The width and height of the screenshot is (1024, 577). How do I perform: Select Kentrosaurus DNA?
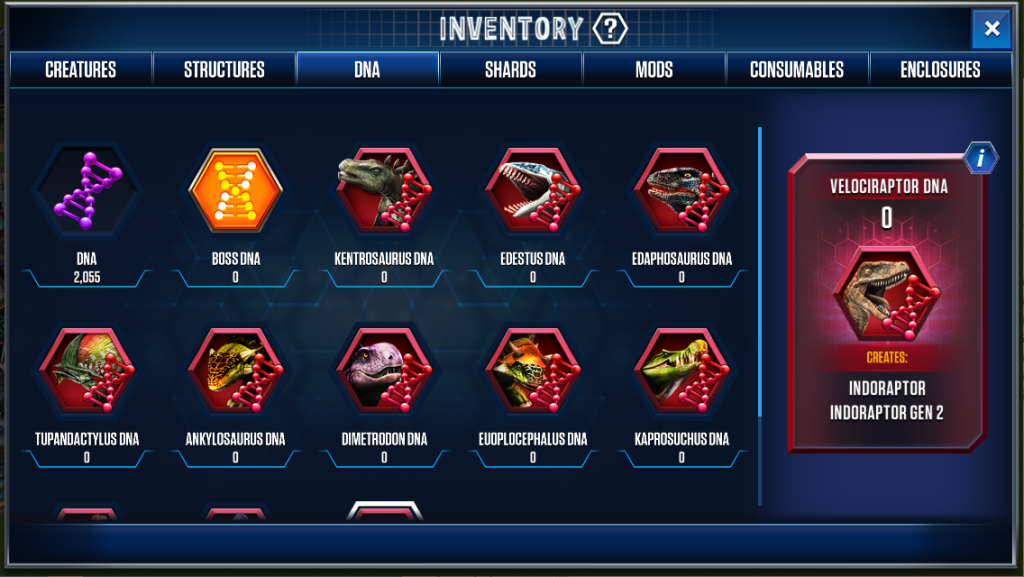[x=384, y=191]
